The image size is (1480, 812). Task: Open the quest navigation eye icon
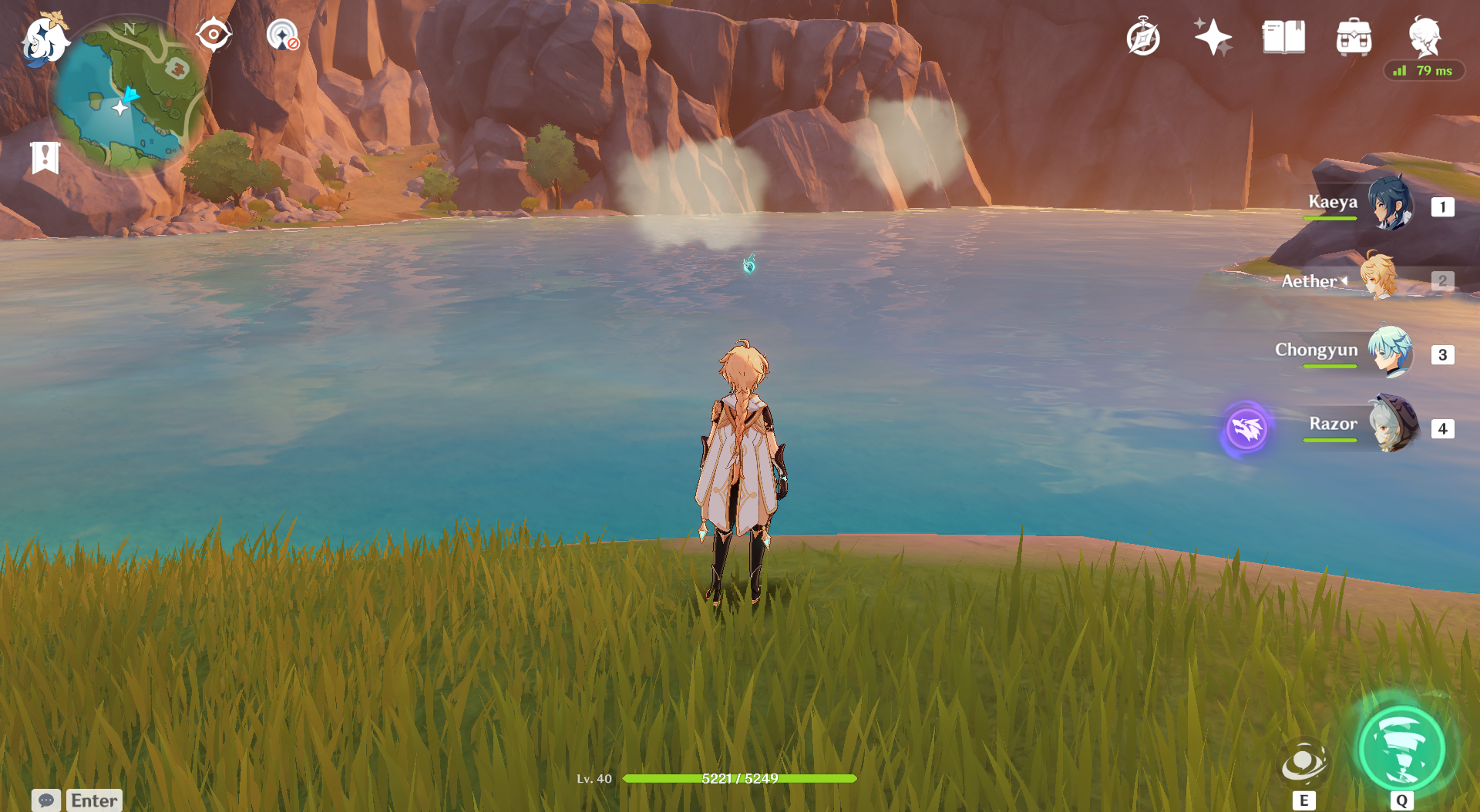click(x=214, y=35)
